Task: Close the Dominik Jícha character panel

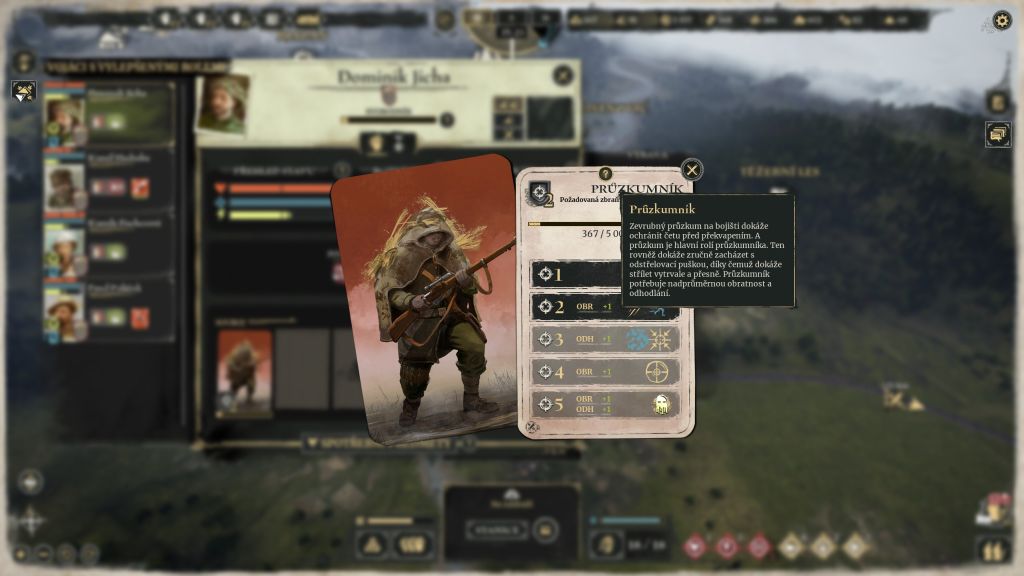Action: [x=563, y=75]
